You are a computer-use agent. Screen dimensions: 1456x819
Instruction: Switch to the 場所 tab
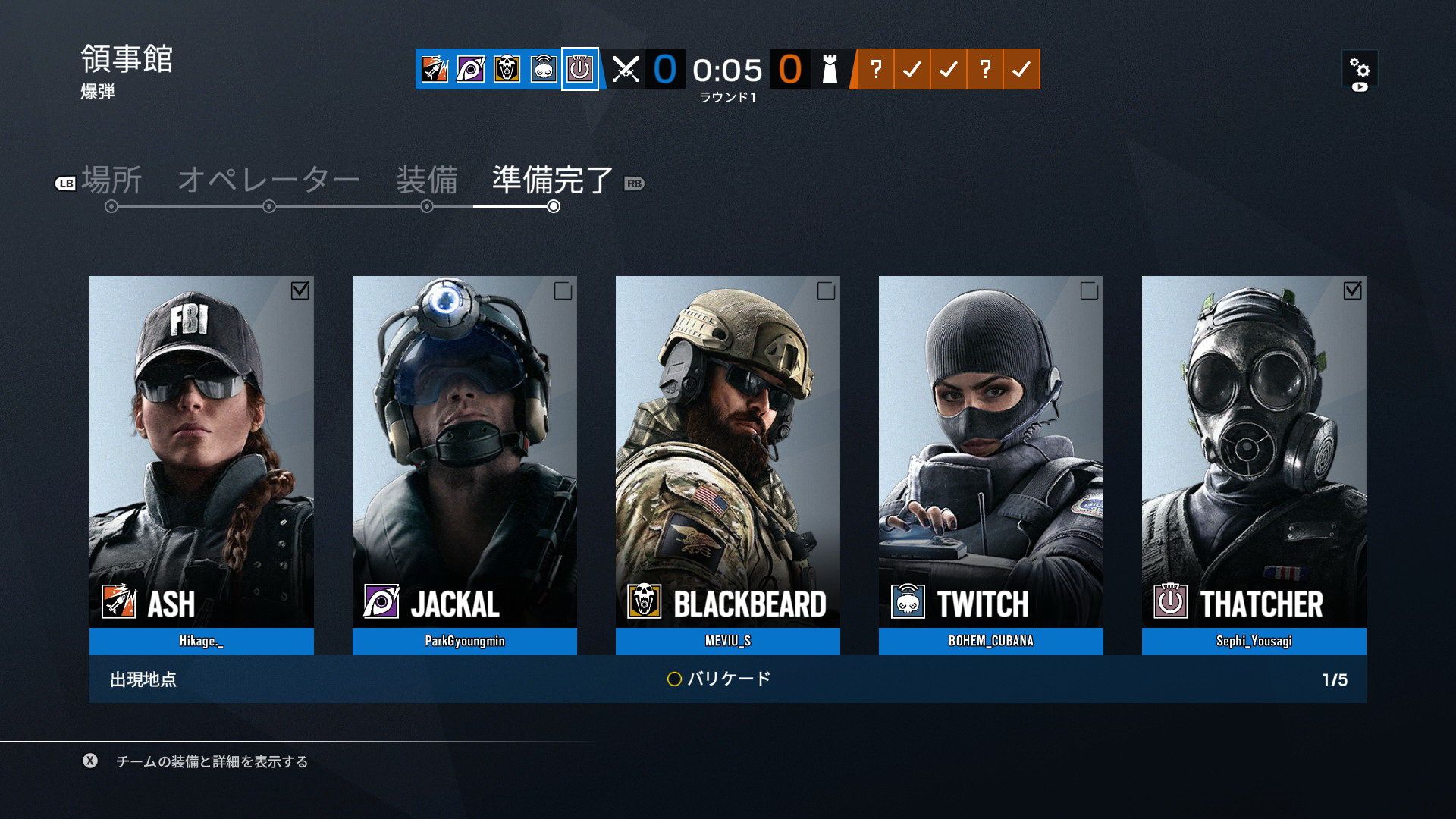(x=112, y=180)
